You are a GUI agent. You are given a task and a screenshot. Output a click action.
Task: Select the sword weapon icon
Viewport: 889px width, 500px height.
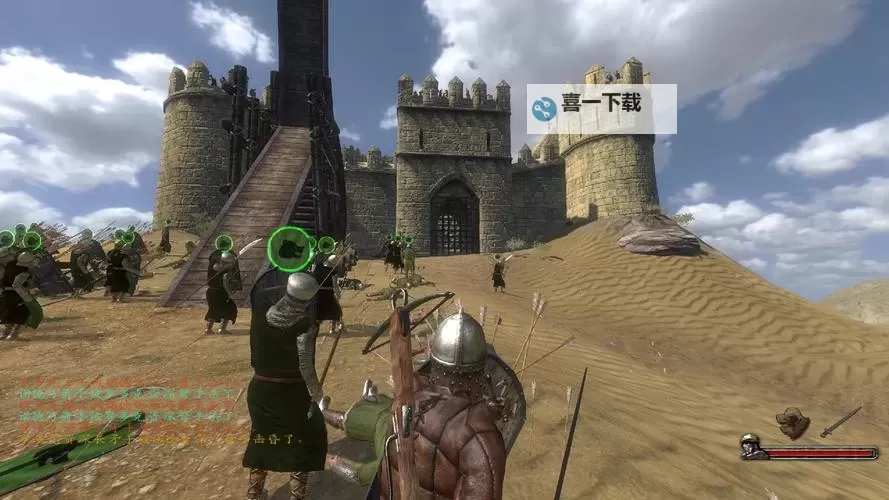point(840,420)
